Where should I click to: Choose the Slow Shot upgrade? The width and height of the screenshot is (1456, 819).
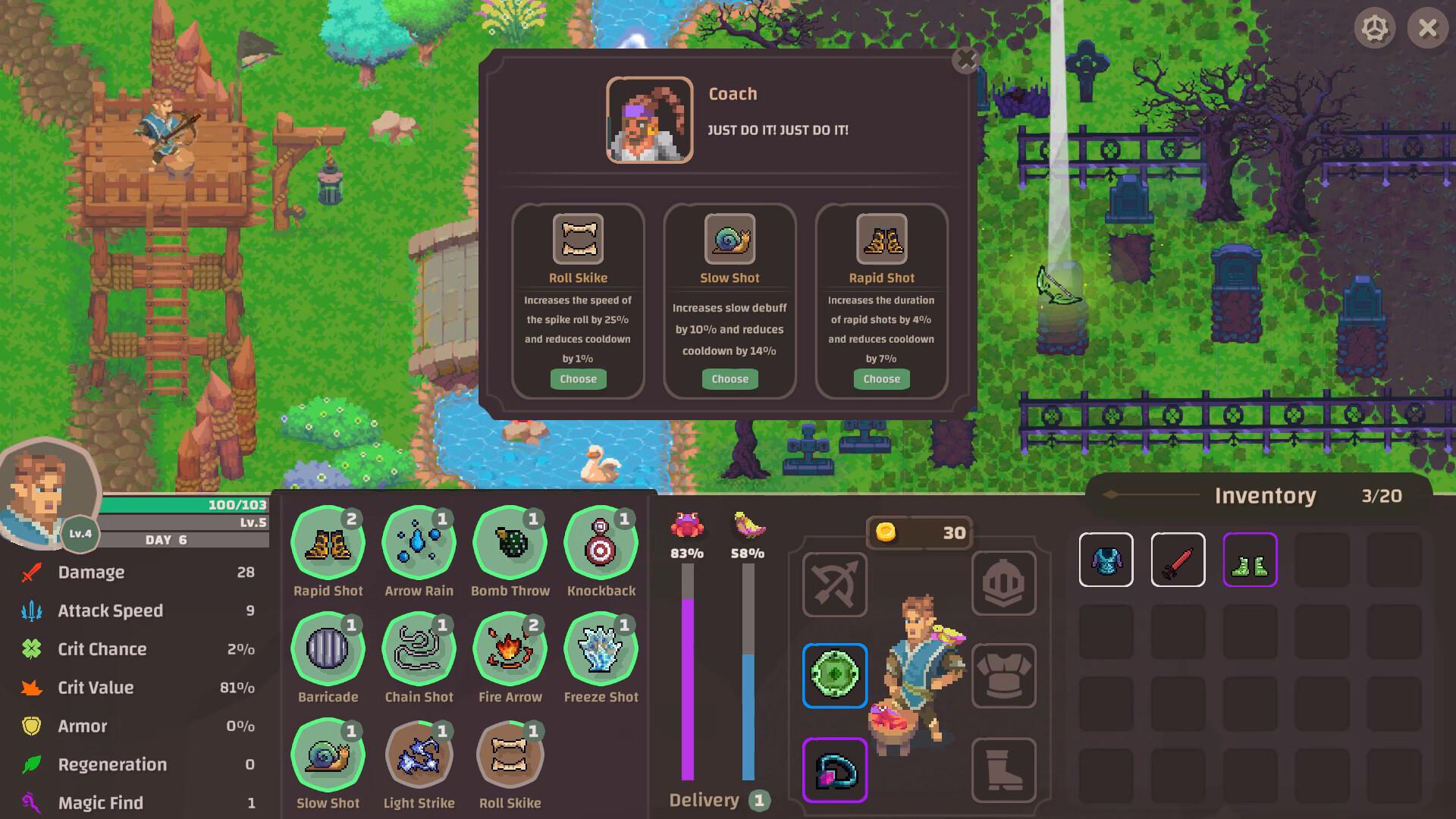[x=730, y=379]
